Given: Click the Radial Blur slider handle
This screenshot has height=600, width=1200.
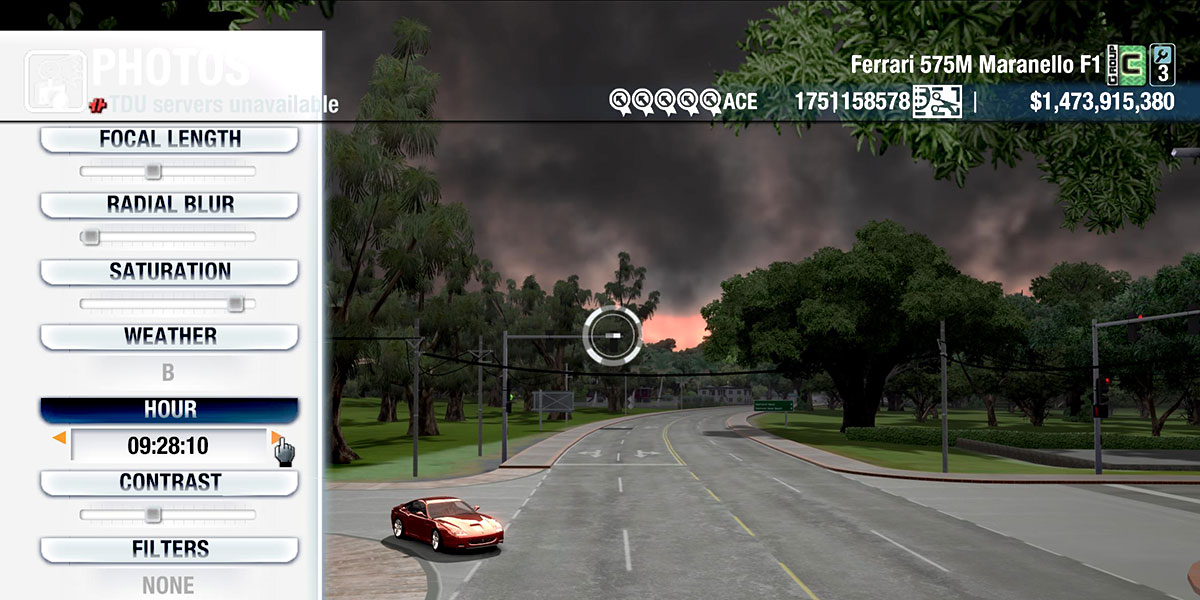Looking at the screenshot, I should (90, 237).
